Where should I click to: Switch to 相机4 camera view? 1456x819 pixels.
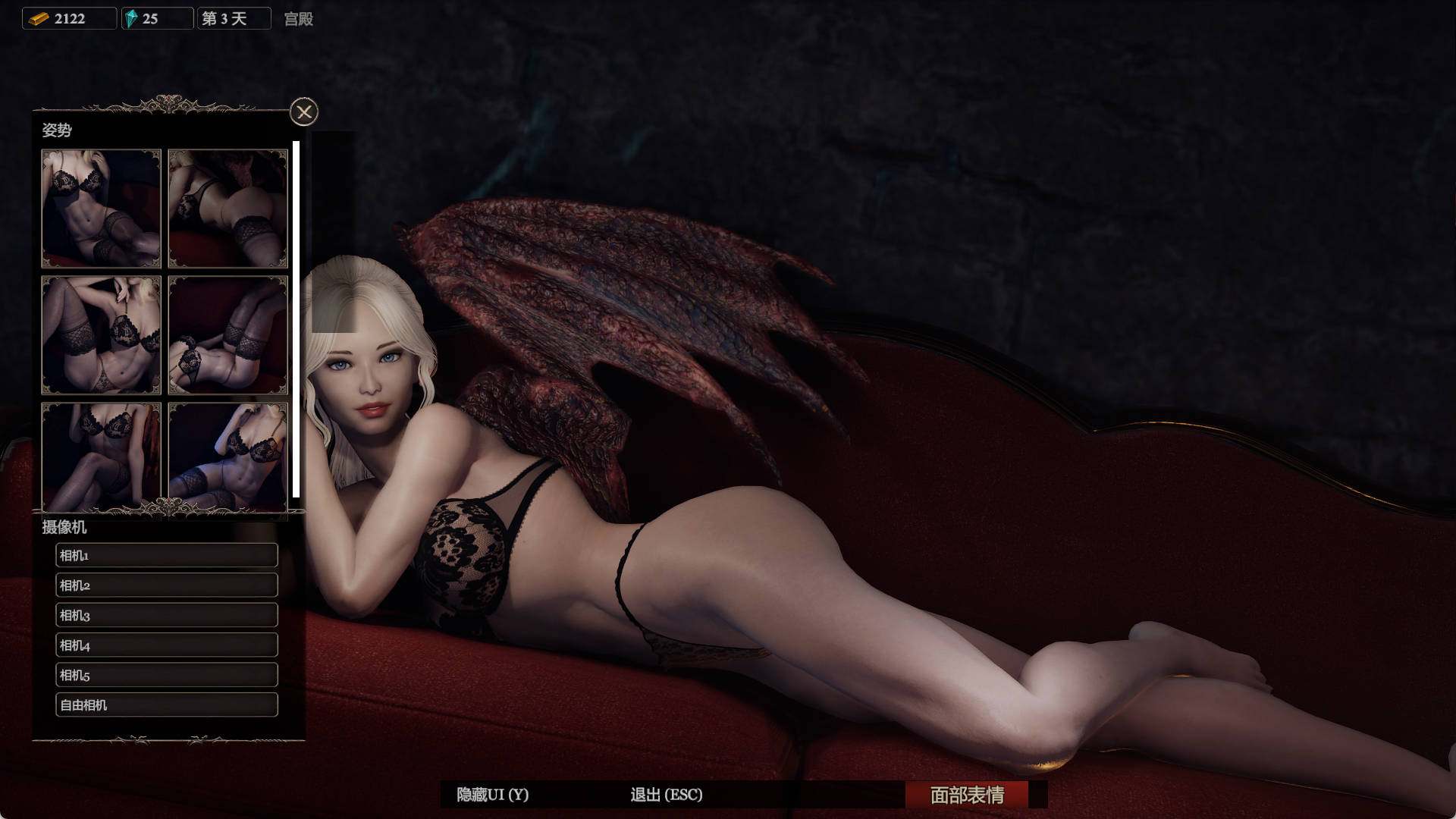(166, 645)
